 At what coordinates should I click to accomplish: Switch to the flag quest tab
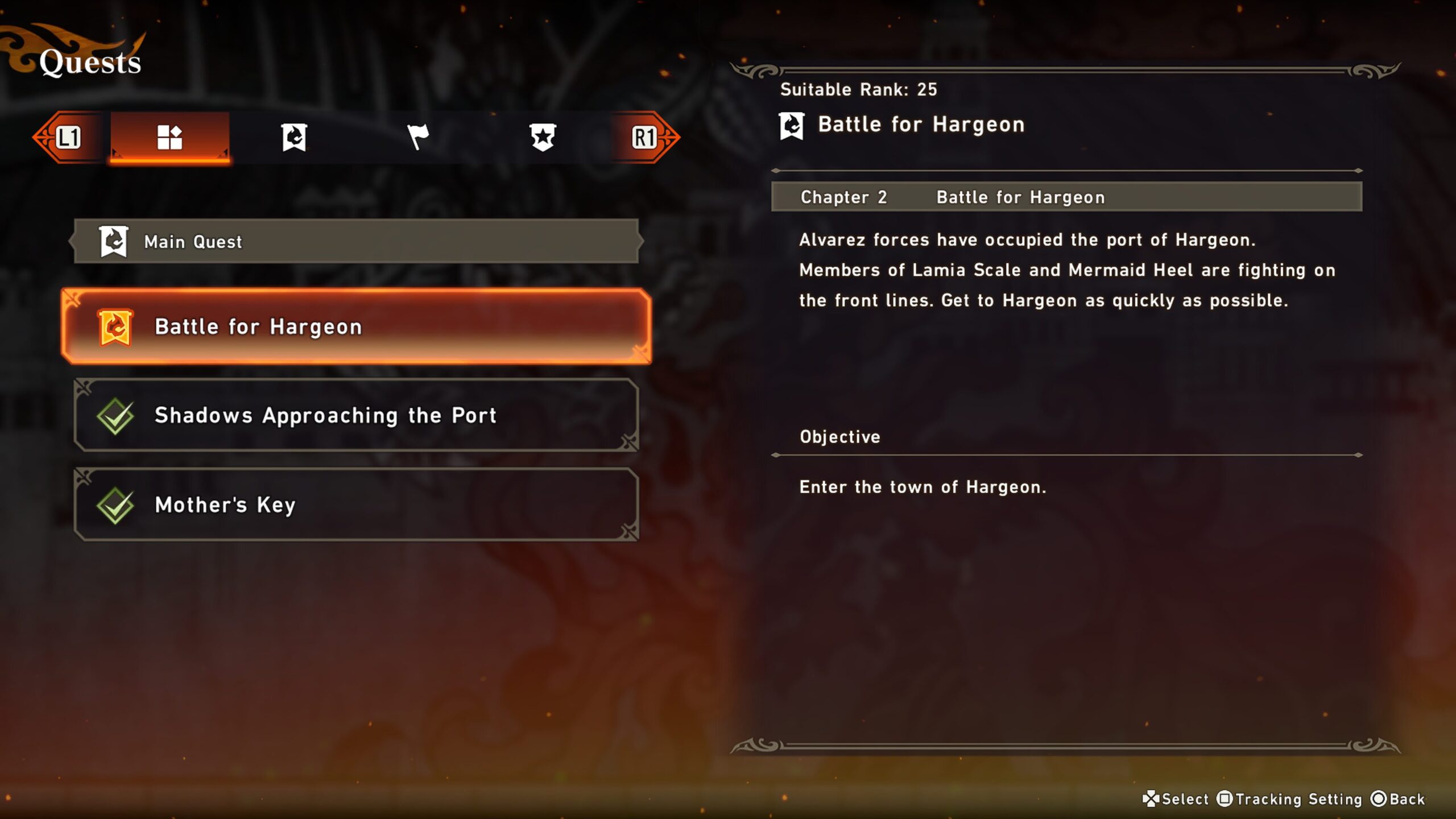pos(418,137)
